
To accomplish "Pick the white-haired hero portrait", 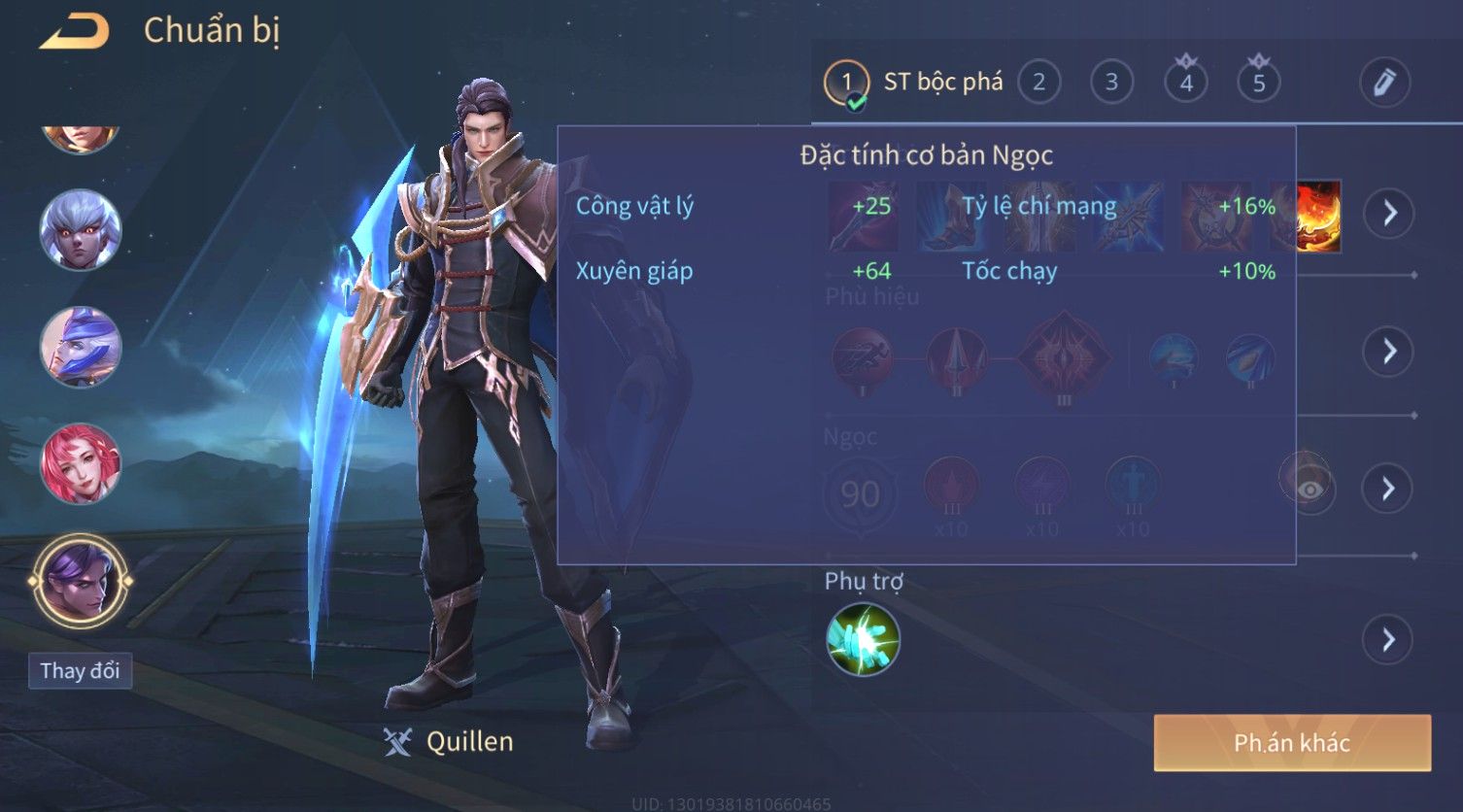I will point(81,230).
